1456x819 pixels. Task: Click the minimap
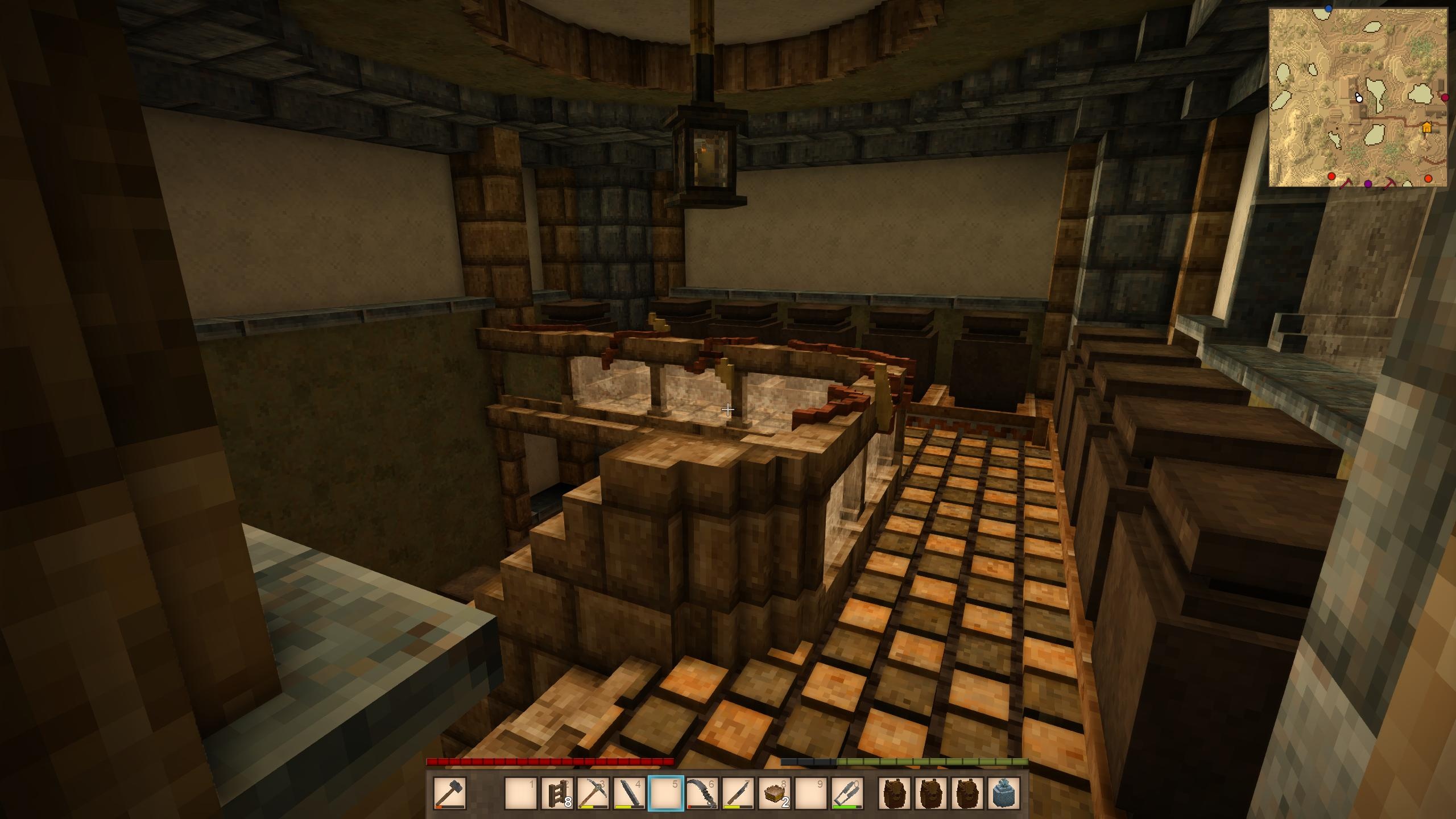[1358, 97]
